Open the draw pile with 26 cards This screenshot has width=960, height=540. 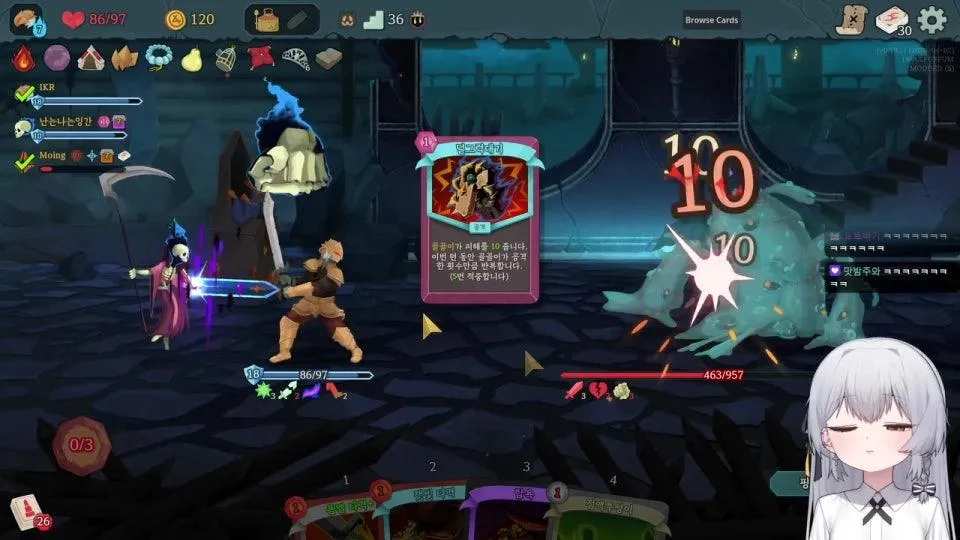coord(27,512)
